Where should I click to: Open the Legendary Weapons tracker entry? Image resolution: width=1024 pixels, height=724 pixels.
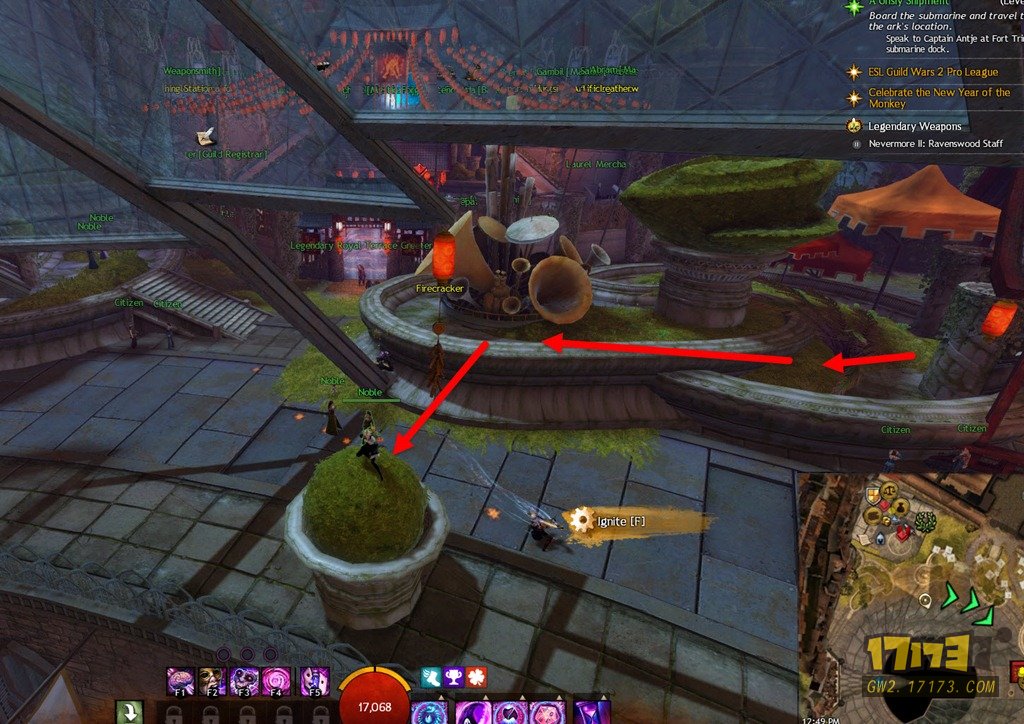click(x=914, y=127)
